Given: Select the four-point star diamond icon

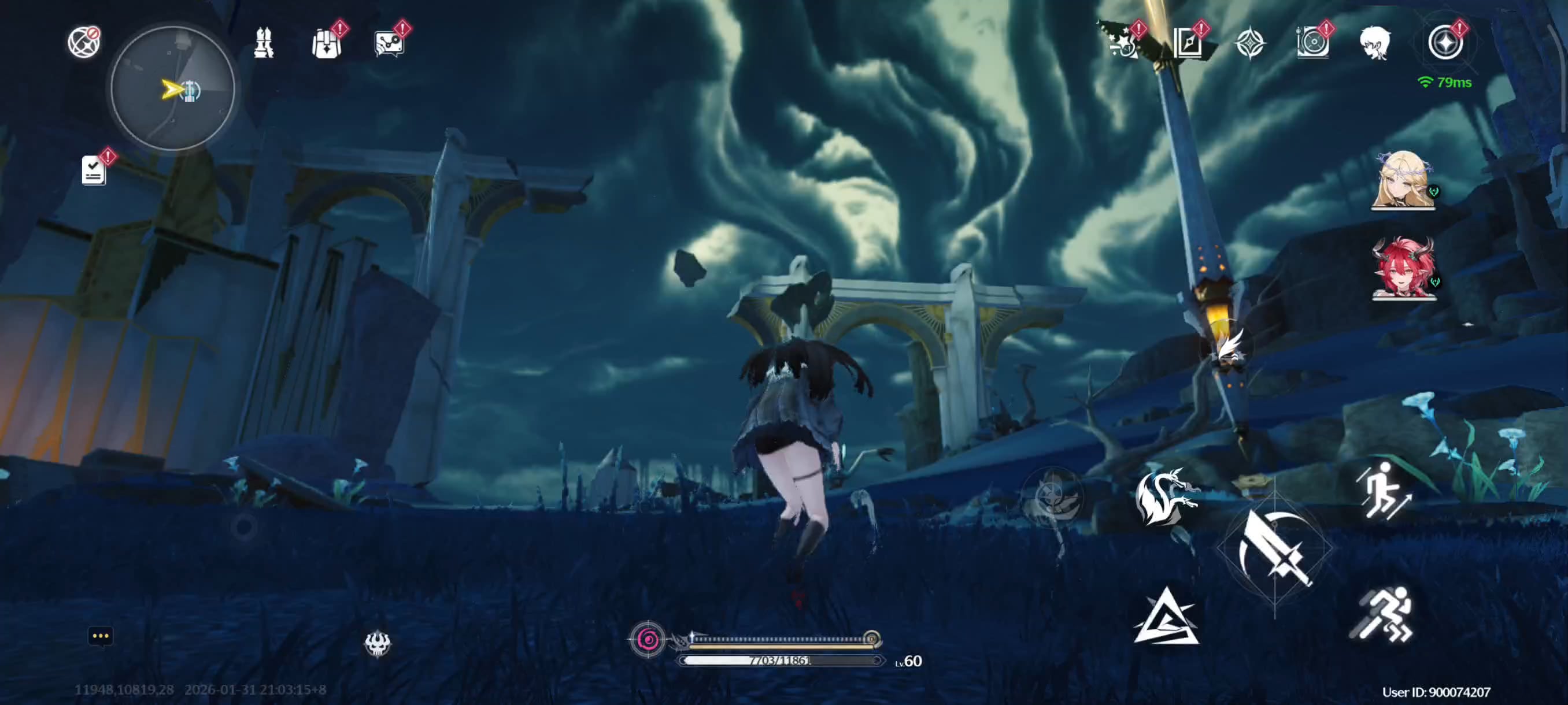Looking at the screenshot, I should coord(1249,43).
